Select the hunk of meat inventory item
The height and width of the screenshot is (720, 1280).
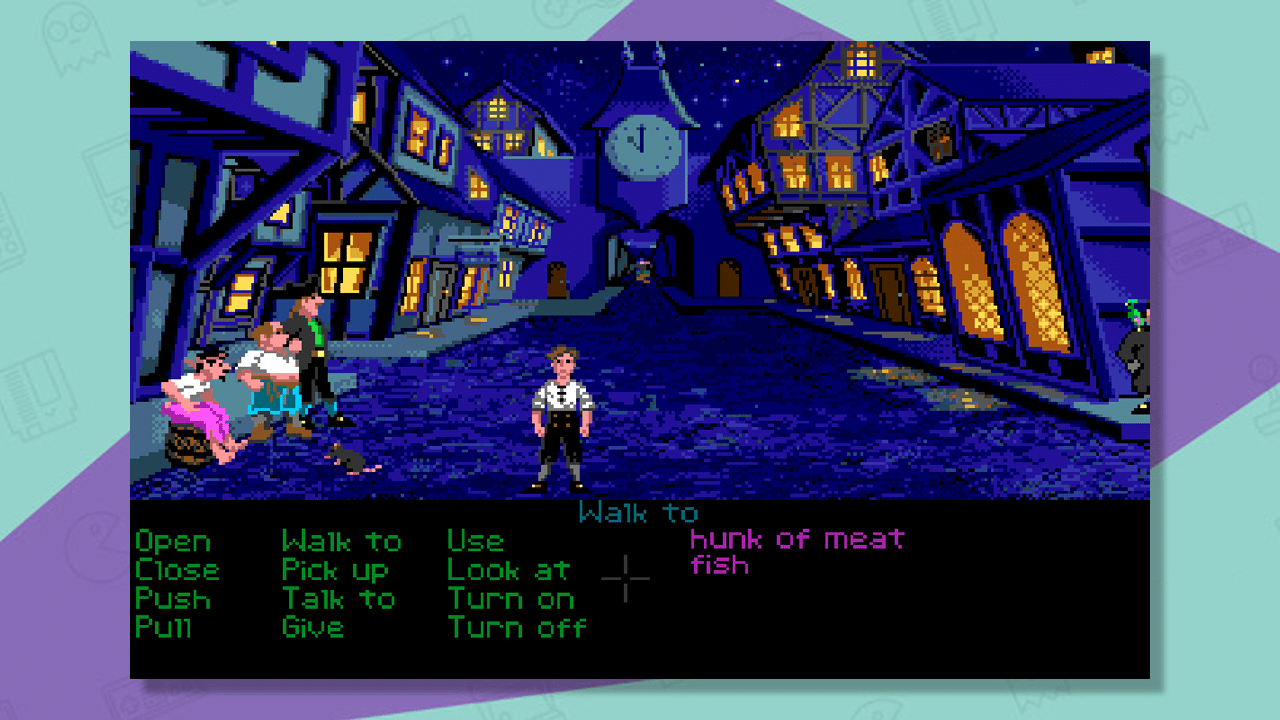pyautogui.click(x=797, y=537)
